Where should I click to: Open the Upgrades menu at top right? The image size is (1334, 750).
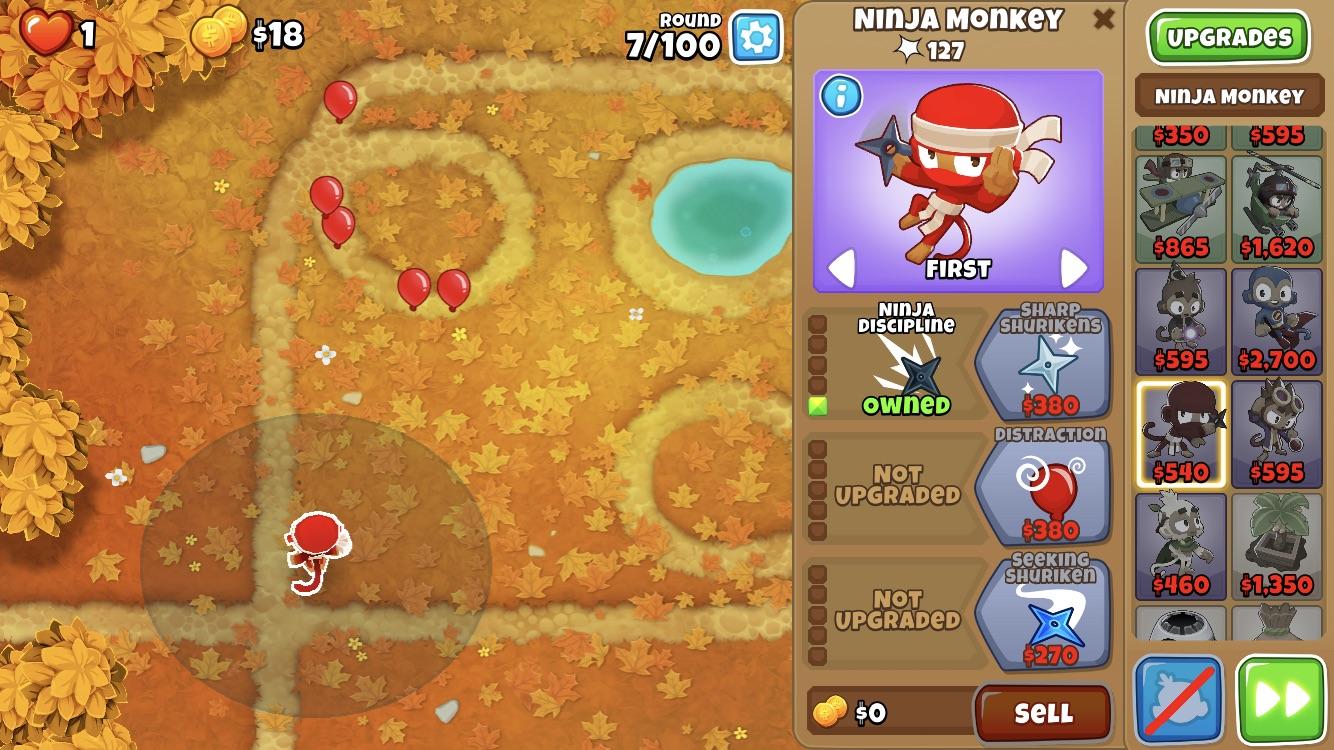point(1228,36)
